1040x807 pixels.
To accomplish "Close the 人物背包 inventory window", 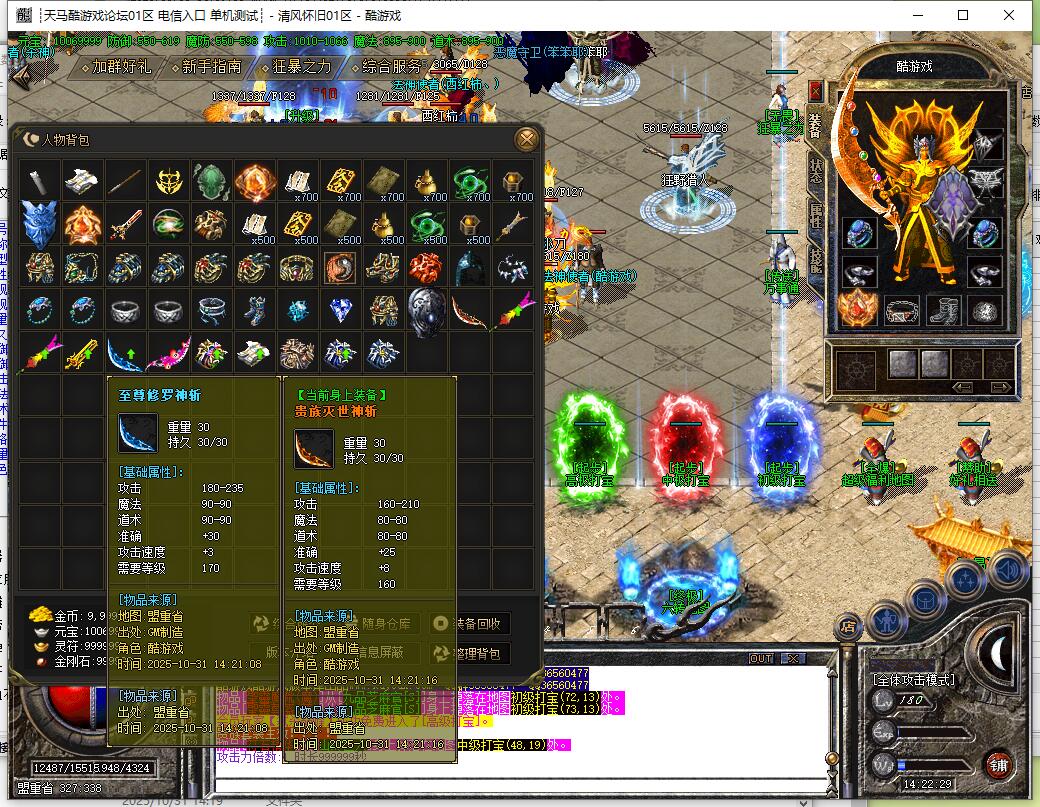I will 526,139.
